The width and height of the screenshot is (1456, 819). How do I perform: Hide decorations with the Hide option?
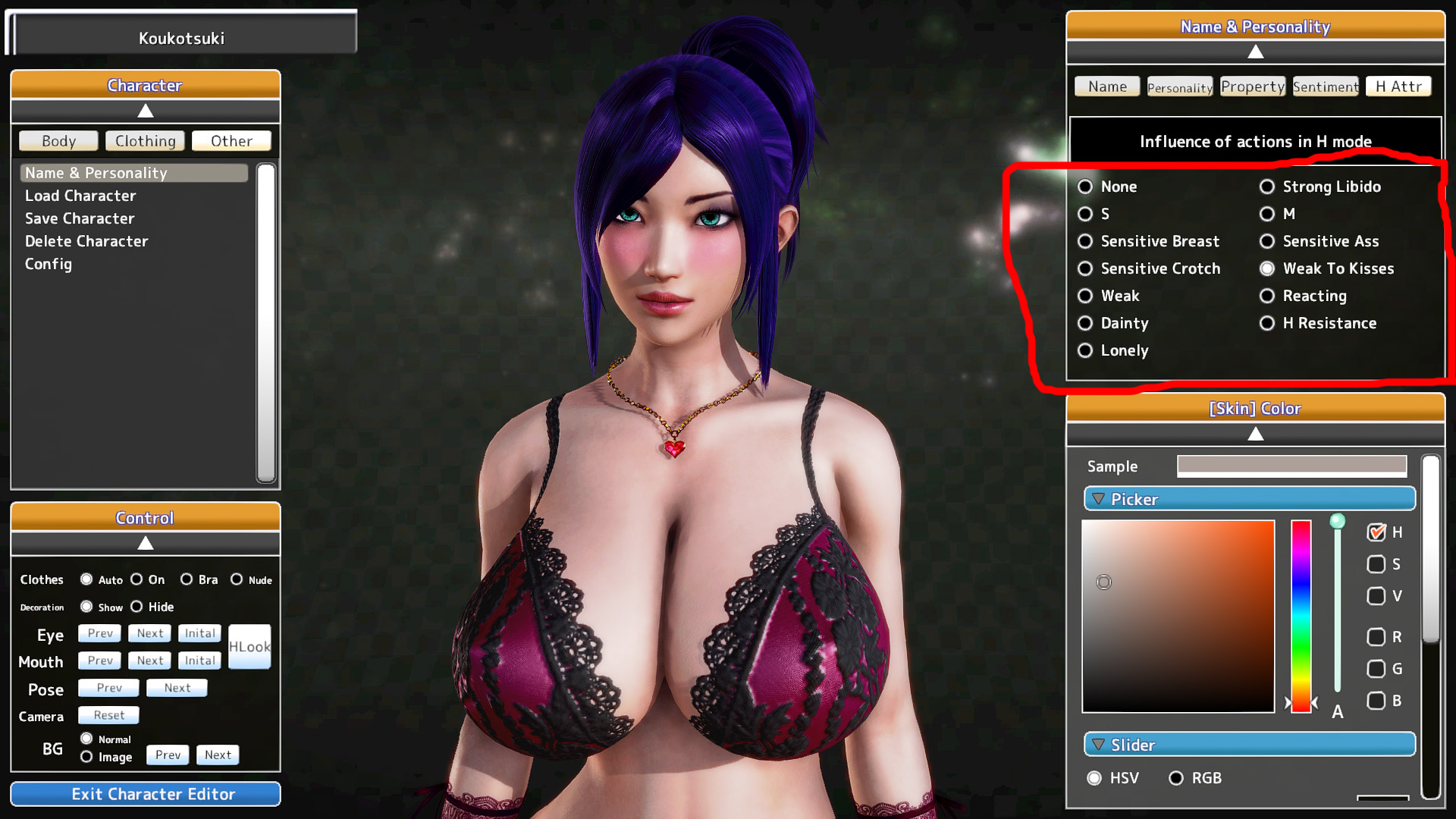click(136, 607)
